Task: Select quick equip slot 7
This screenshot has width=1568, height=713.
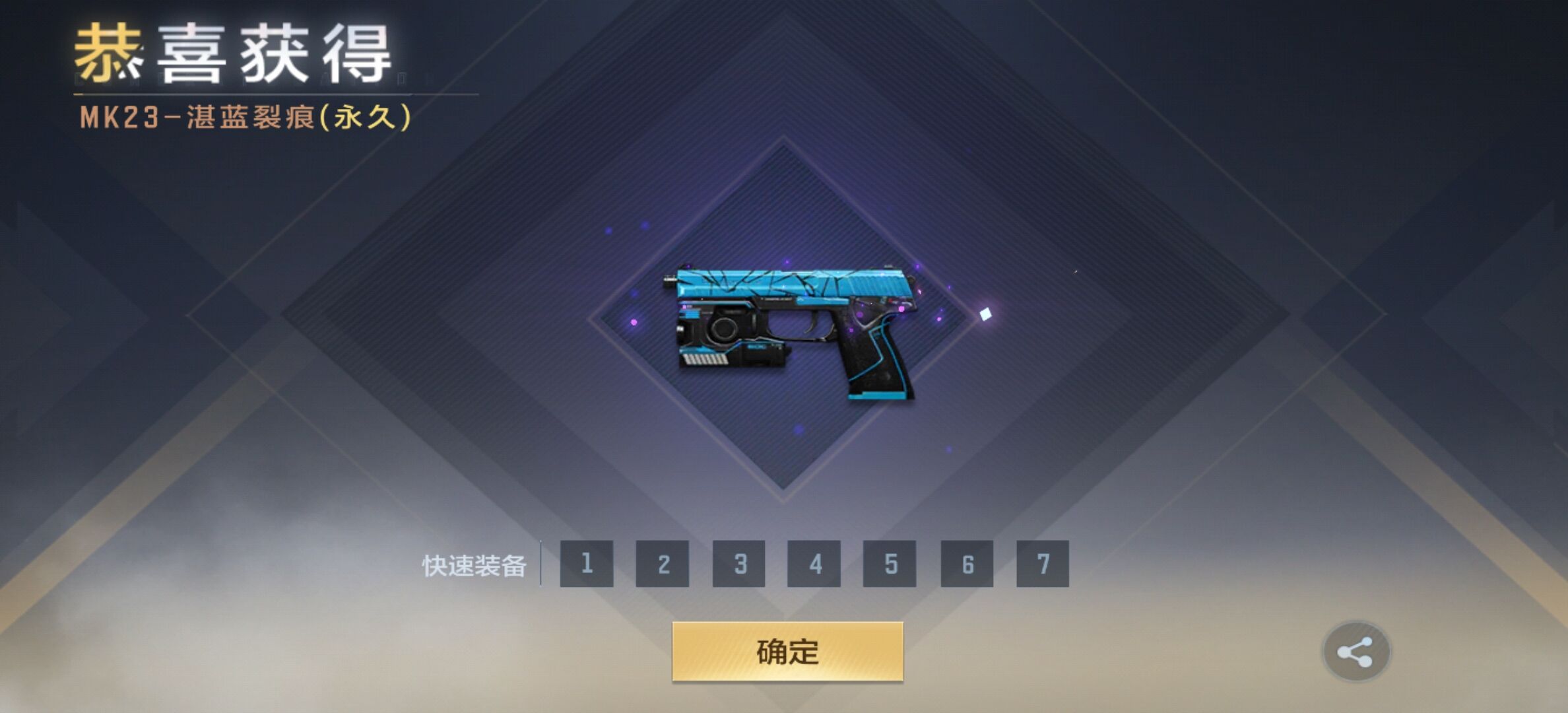Action: (x=1043, y=564)
